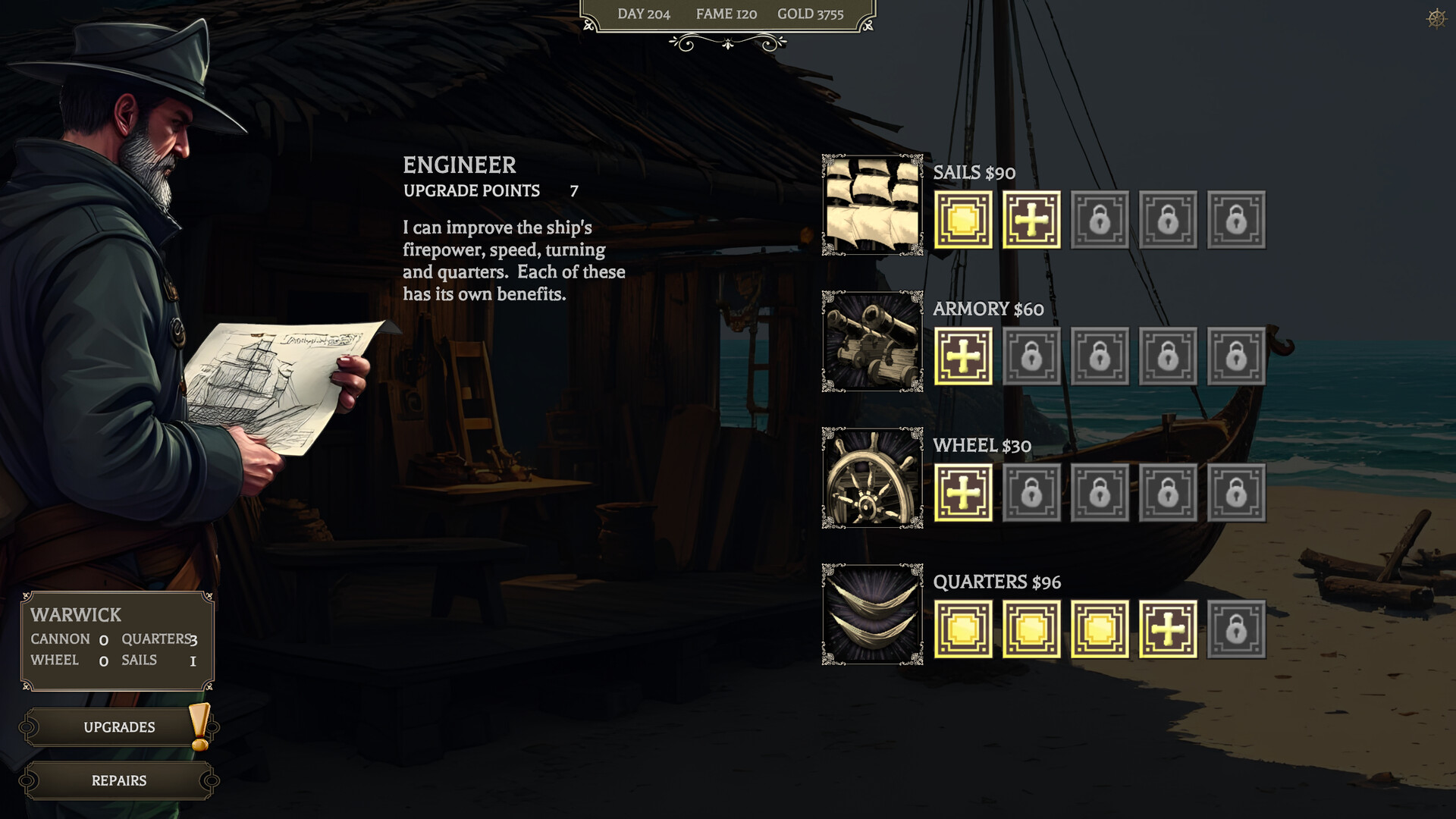
Task: Click a locked Wheel upgrade slot
Action: tap(1031, 493)
